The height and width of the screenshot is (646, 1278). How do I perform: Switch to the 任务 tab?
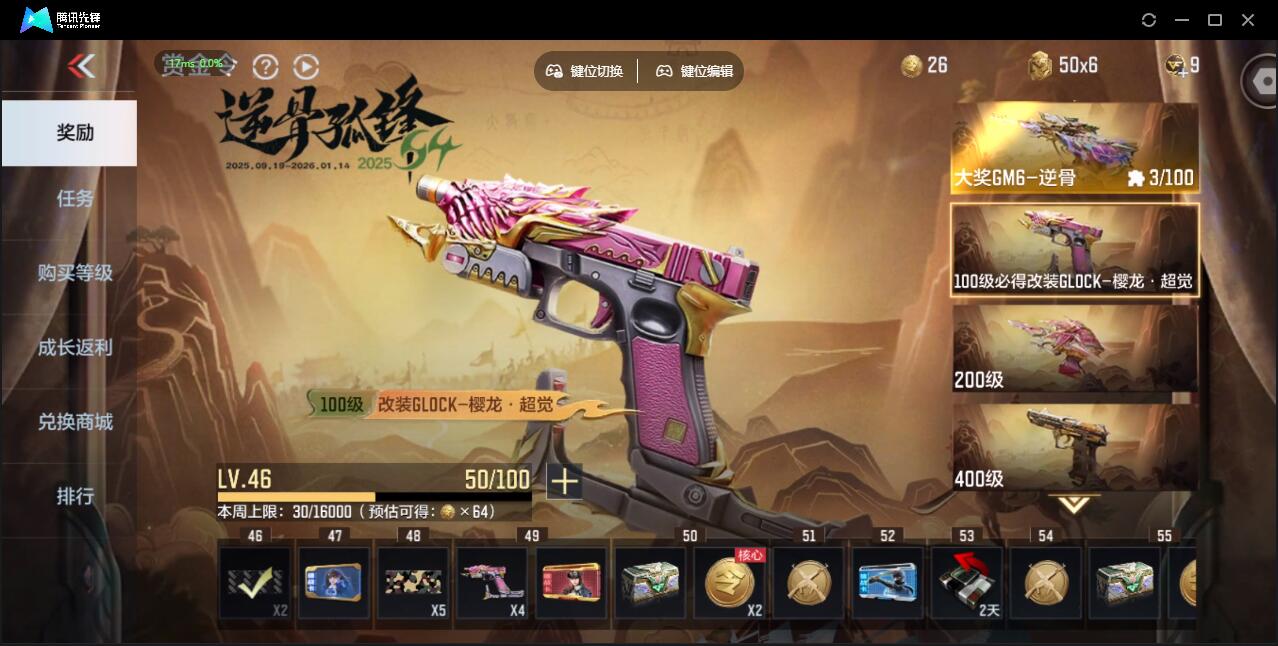point(75,198)
